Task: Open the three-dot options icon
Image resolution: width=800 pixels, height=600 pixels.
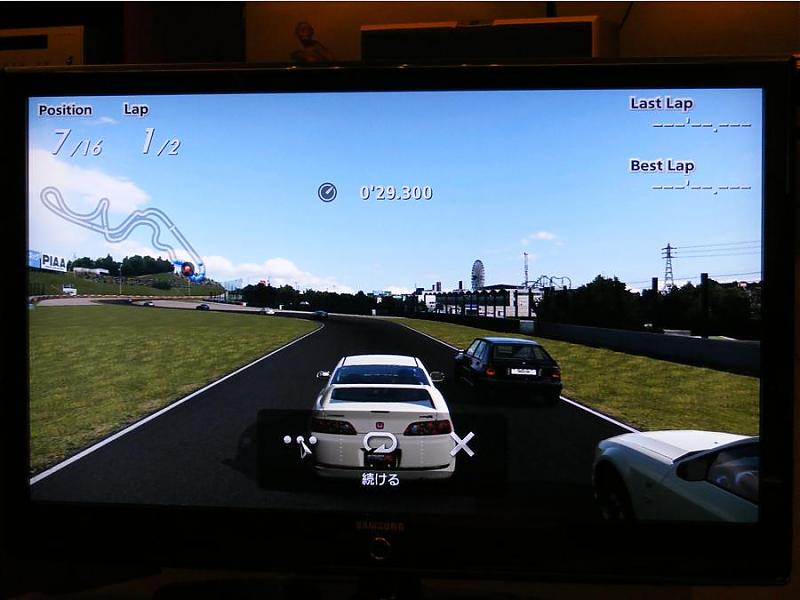Action: click(299, 443)
